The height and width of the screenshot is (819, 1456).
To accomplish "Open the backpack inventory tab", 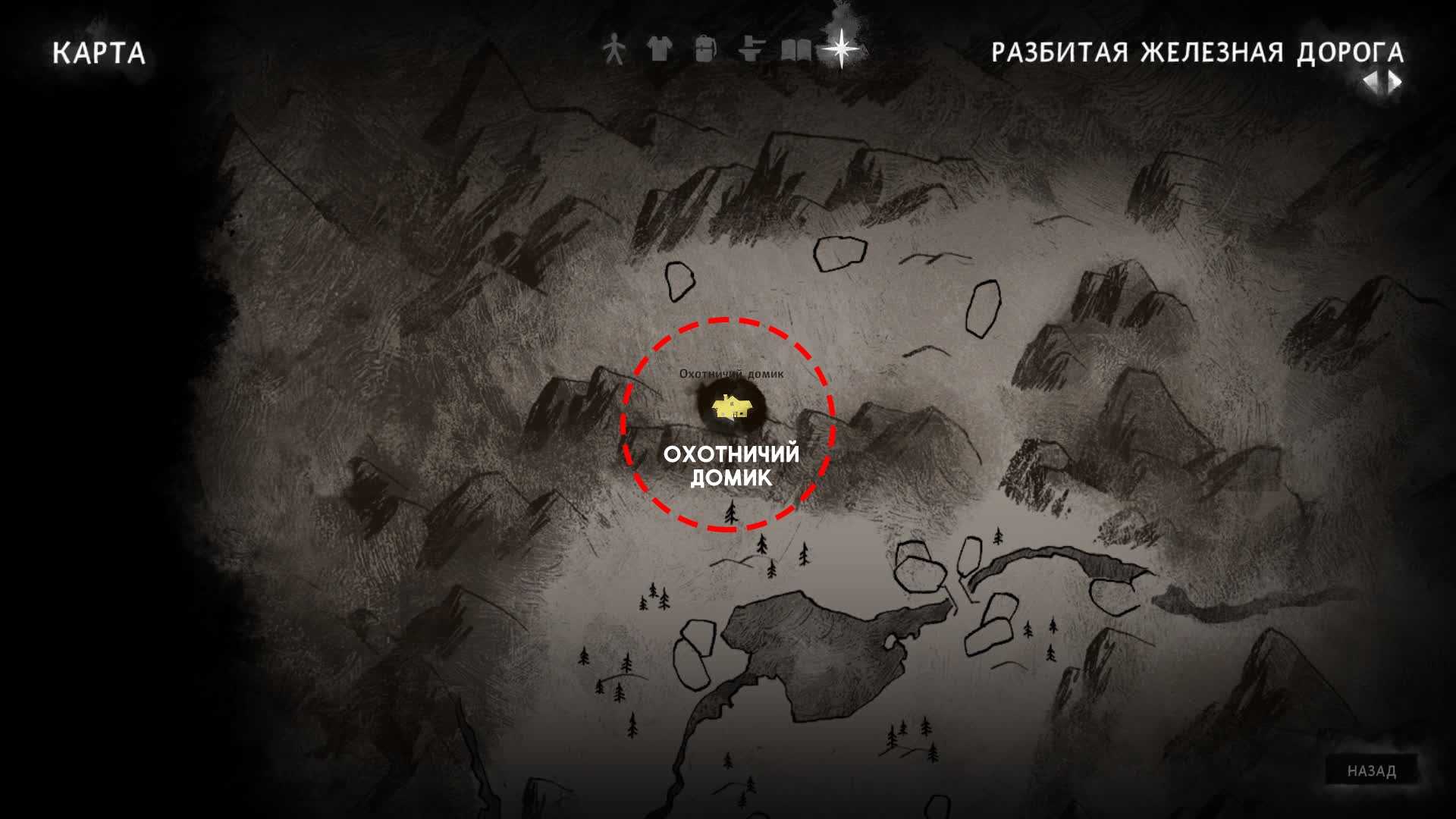I will coord(704,50).
